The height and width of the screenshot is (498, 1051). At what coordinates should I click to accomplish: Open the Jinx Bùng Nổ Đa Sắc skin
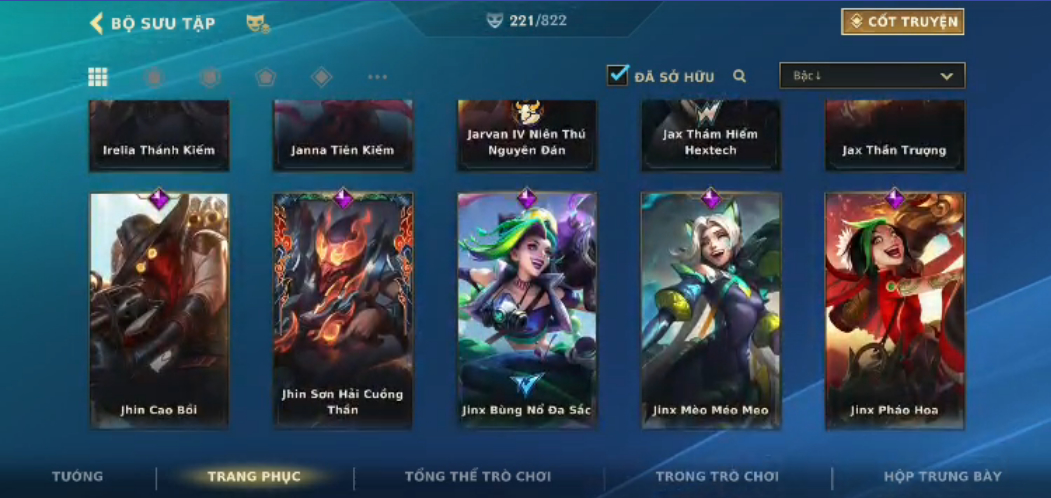(x=527, y=310)
